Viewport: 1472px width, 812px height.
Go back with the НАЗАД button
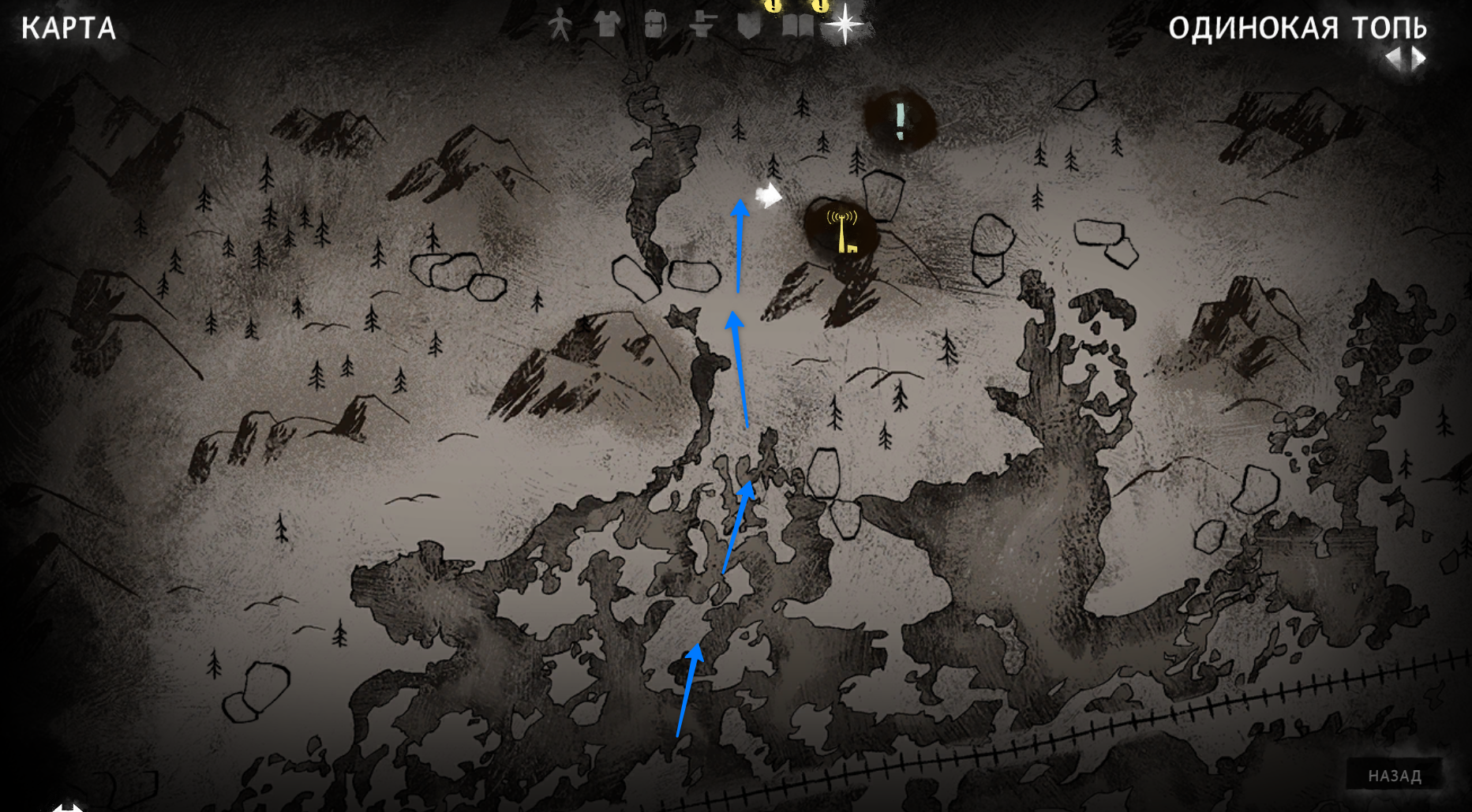[x=1395, y=776]
